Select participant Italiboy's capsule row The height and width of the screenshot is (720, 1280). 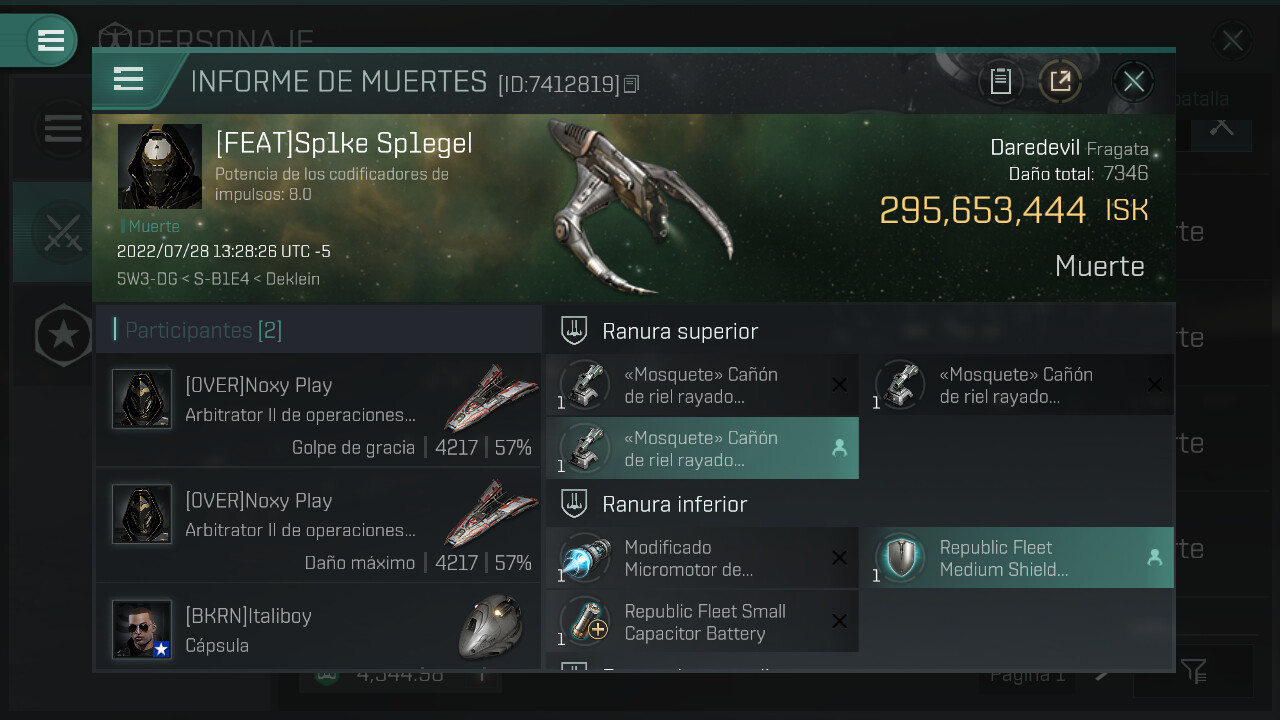(x=318, y=628)
